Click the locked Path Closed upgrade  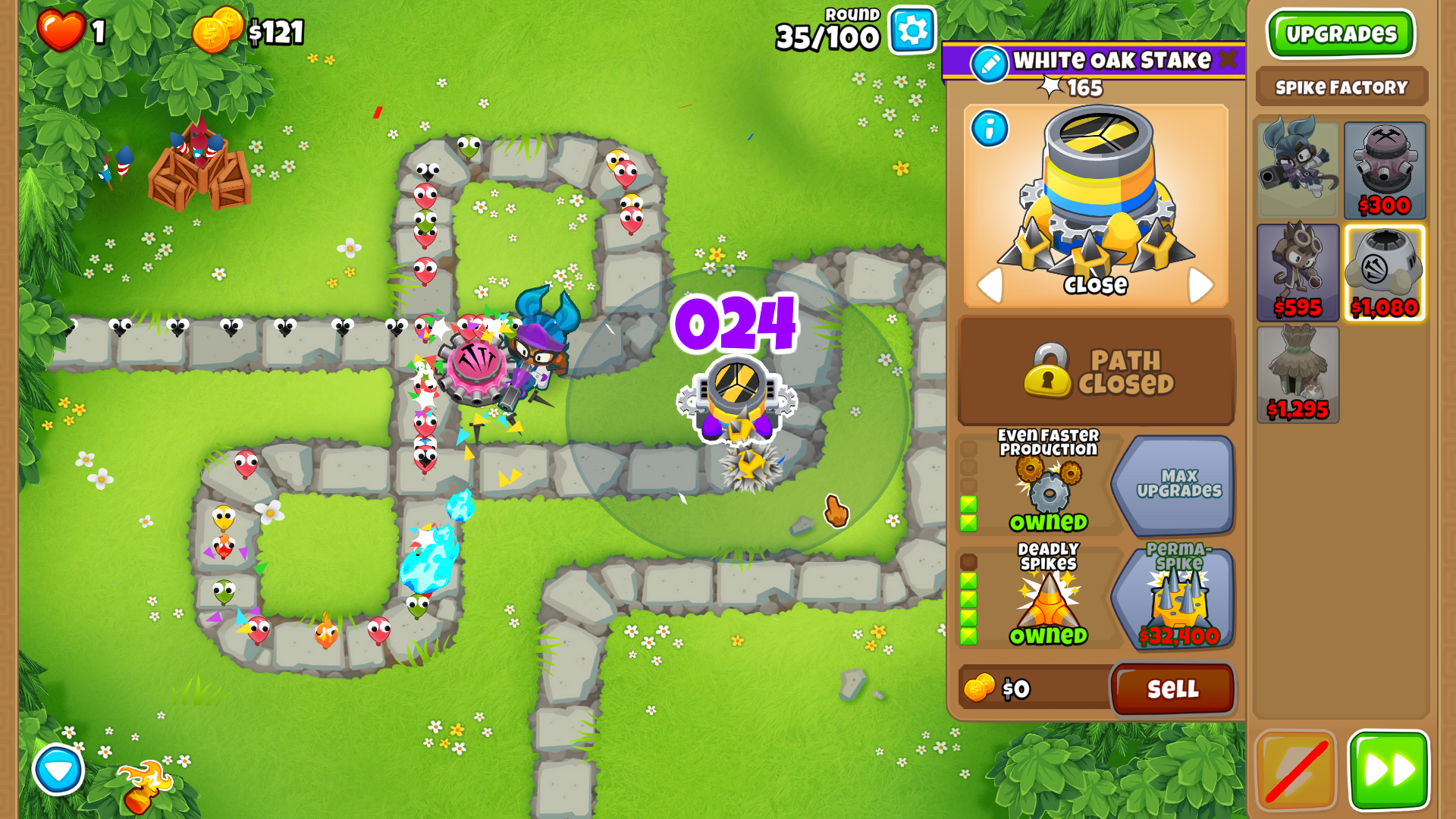point(1097,371)
